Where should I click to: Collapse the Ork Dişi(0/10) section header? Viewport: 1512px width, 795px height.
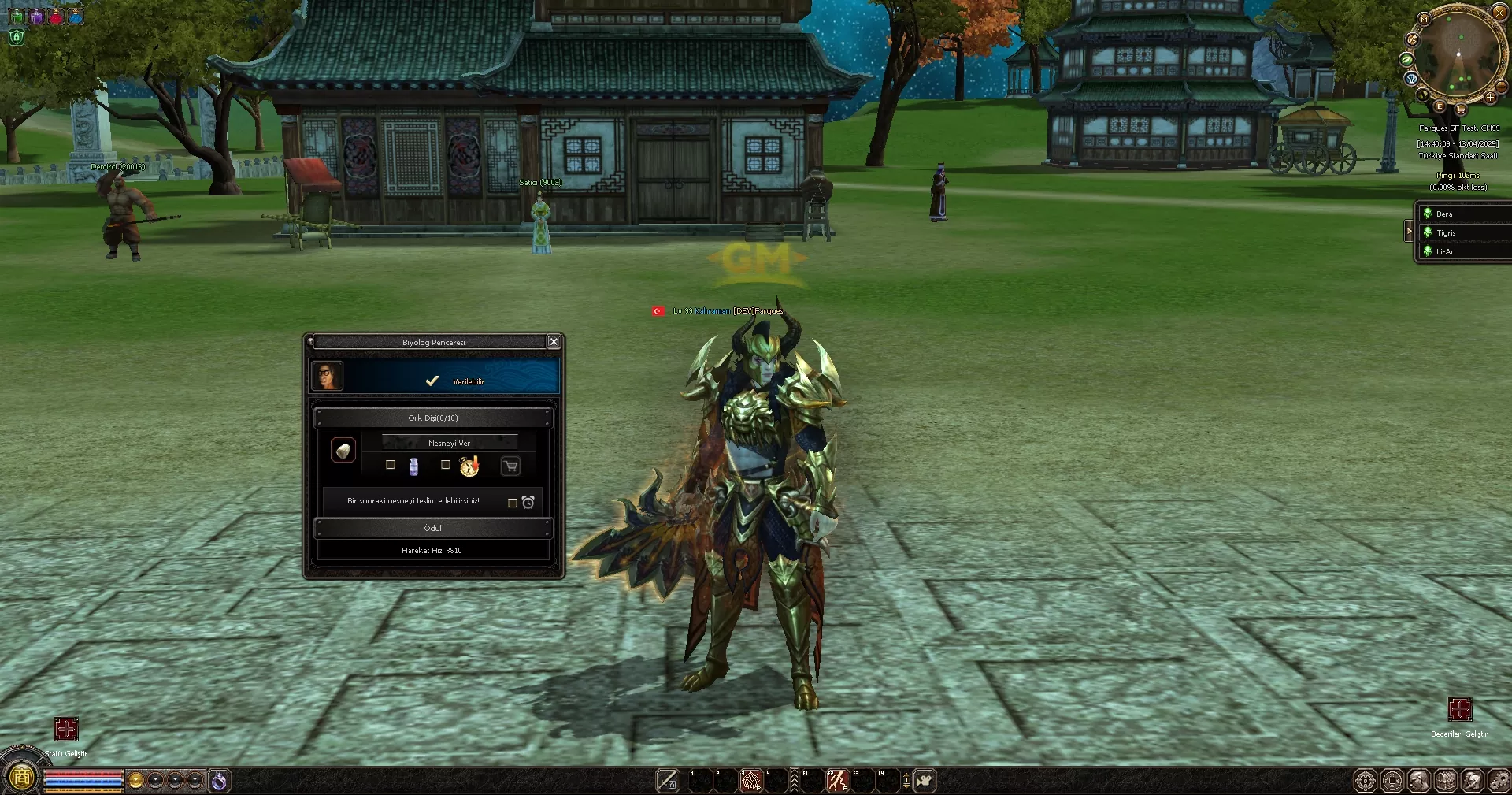tap(432, 418)
